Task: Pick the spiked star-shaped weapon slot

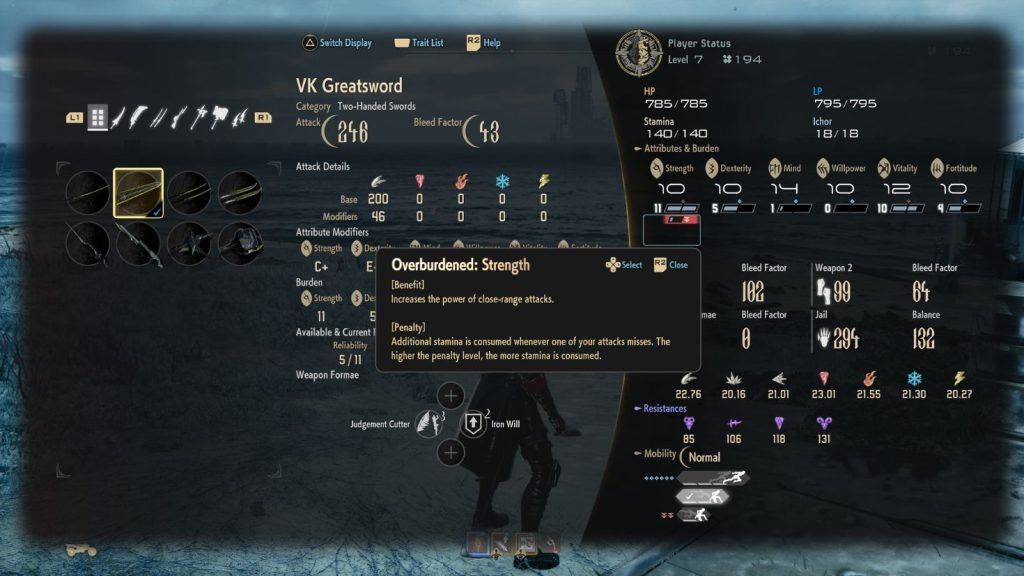Action: pyautogui.click(x=189, y=243)
